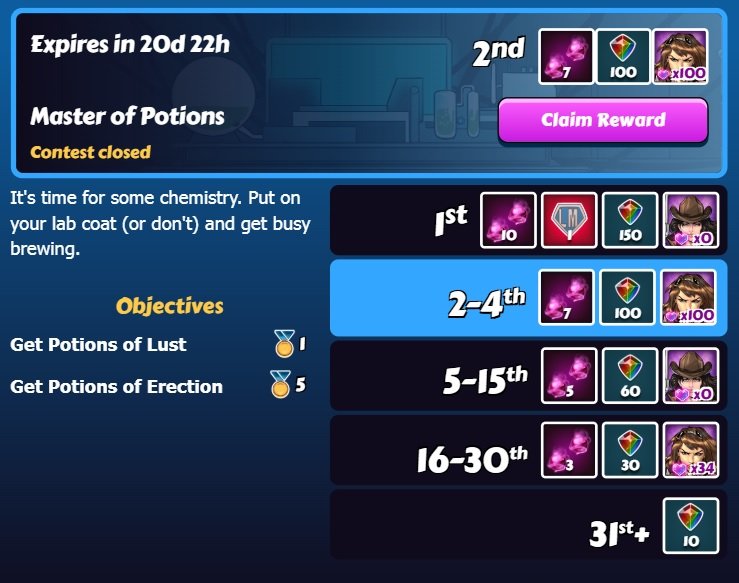Screen dimensions: 739x583
Task: Inspect the 7 potions icon beside the 2nd rank header
Action: click(x=567, y=56)
